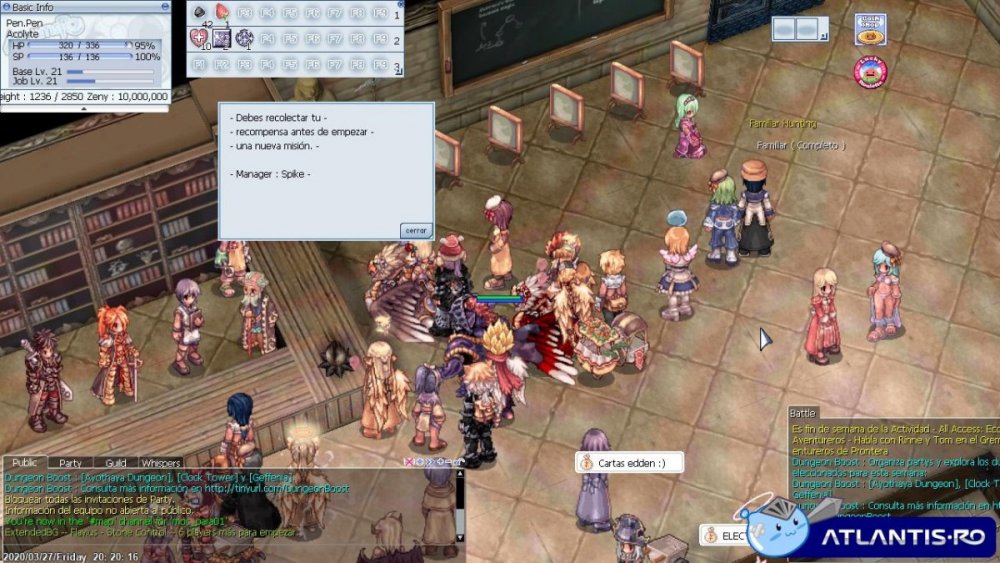Open the Lucky Roulette
This screenshot has width=1000, height=563.
tap(870, 70)
